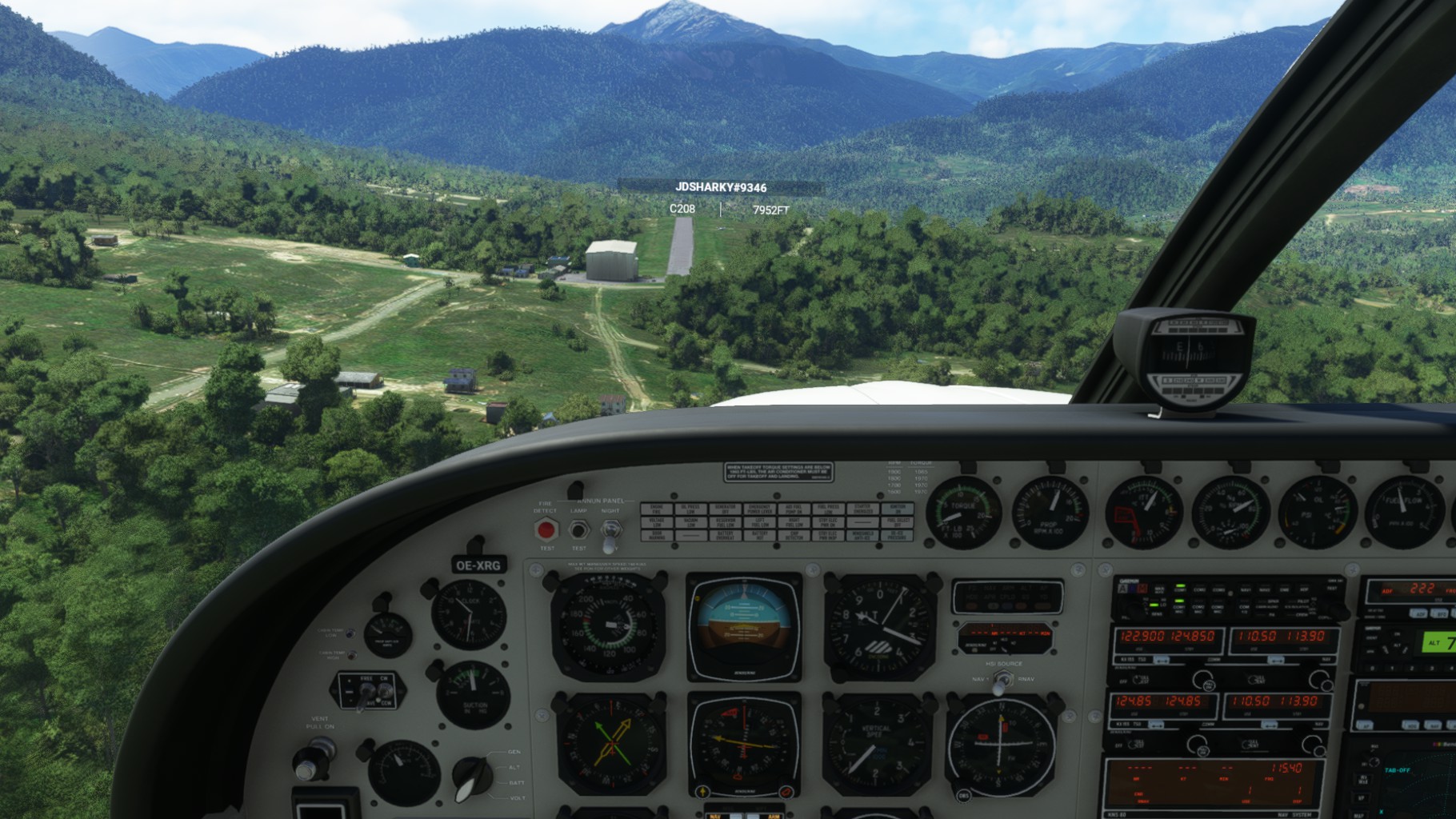Turn the GEN/ALT/BATT/VOLT selector knob
Image resolution: width=1456 pixels, height=819 pixels.
[x=474, y=775]
